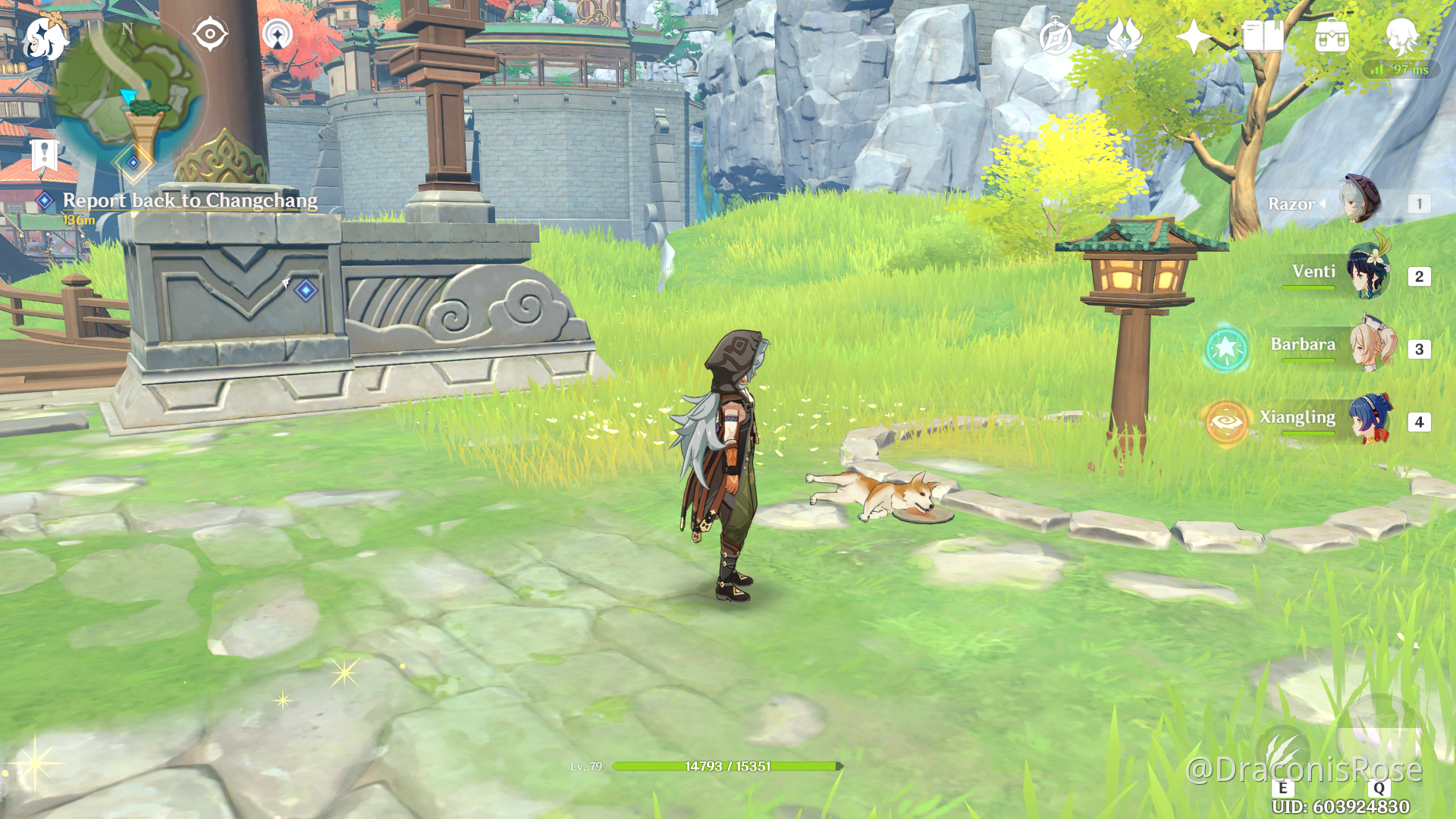This screenshot has height=819, width=1456.
Task: Toggle the co-op broadcast icon
Action: click(279, 33)
